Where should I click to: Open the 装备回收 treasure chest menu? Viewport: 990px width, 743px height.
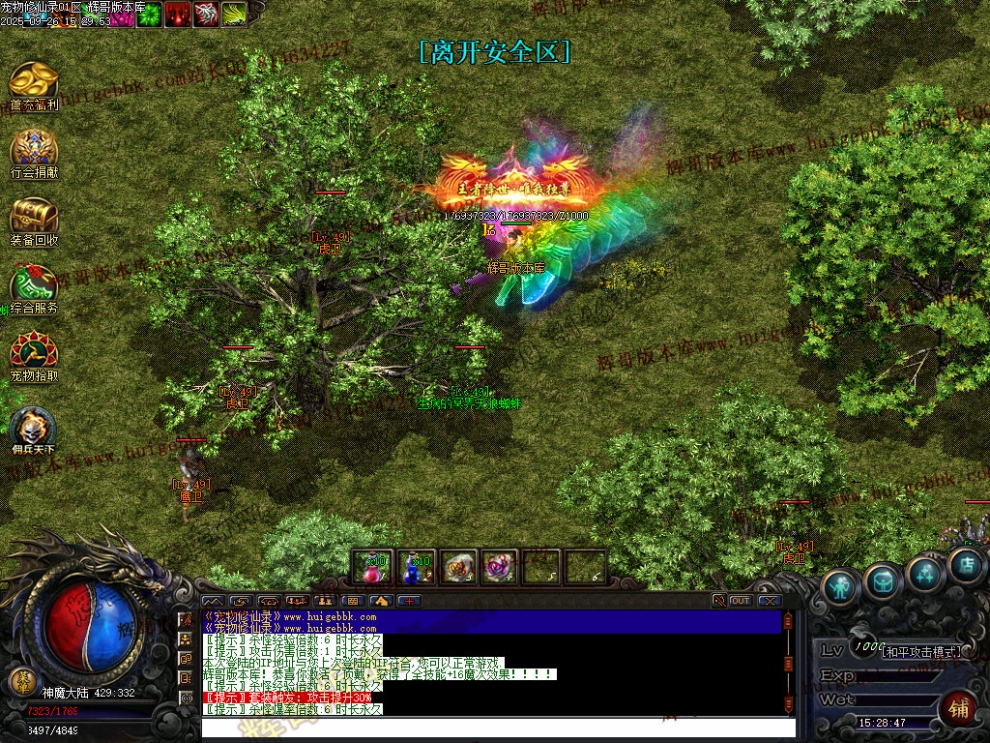pyautogui.click(x=34, y=218)
